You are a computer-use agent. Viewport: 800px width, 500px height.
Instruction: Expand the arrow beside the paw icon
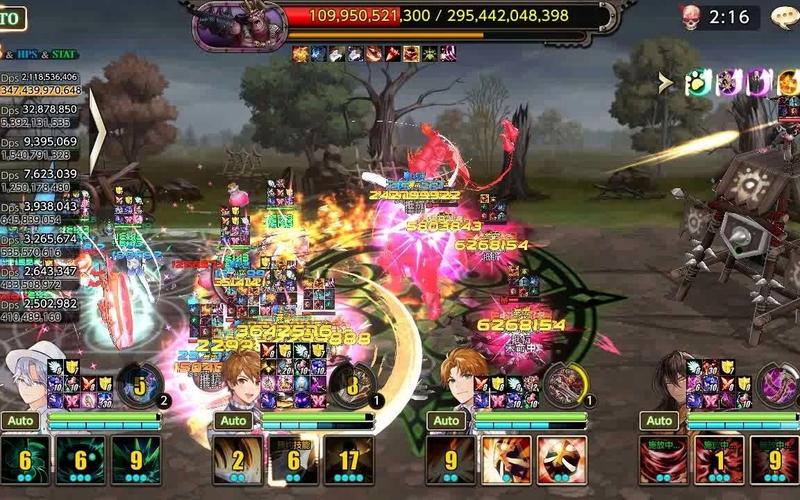(666, 84)
